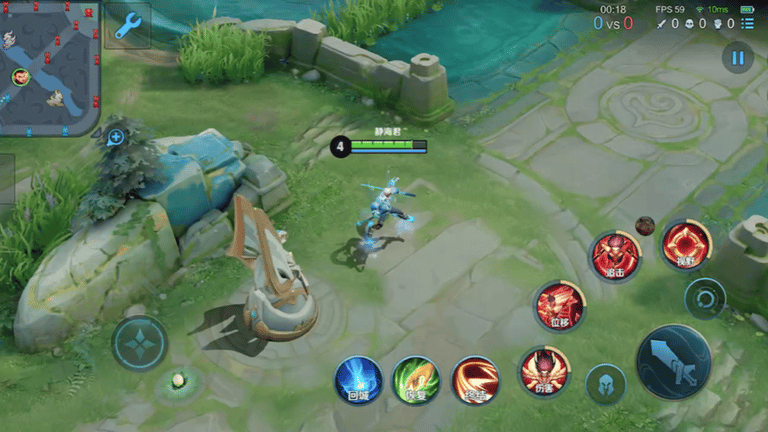Click the circular swirl button above attack
Viewport: 768px width, 432px height.
(705, 298)
